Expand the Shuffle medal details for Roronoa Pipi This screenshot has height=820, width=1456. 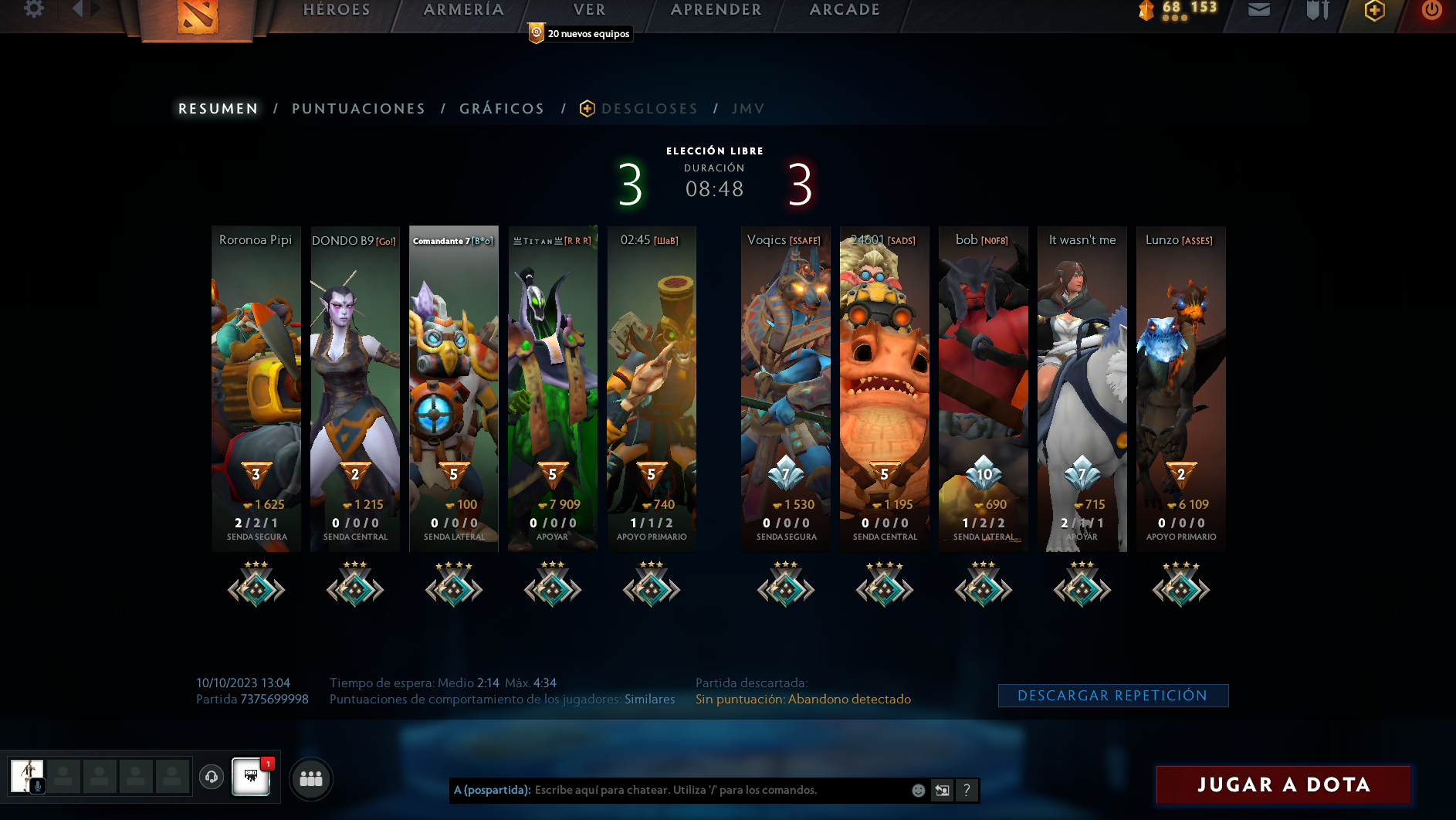256,588
